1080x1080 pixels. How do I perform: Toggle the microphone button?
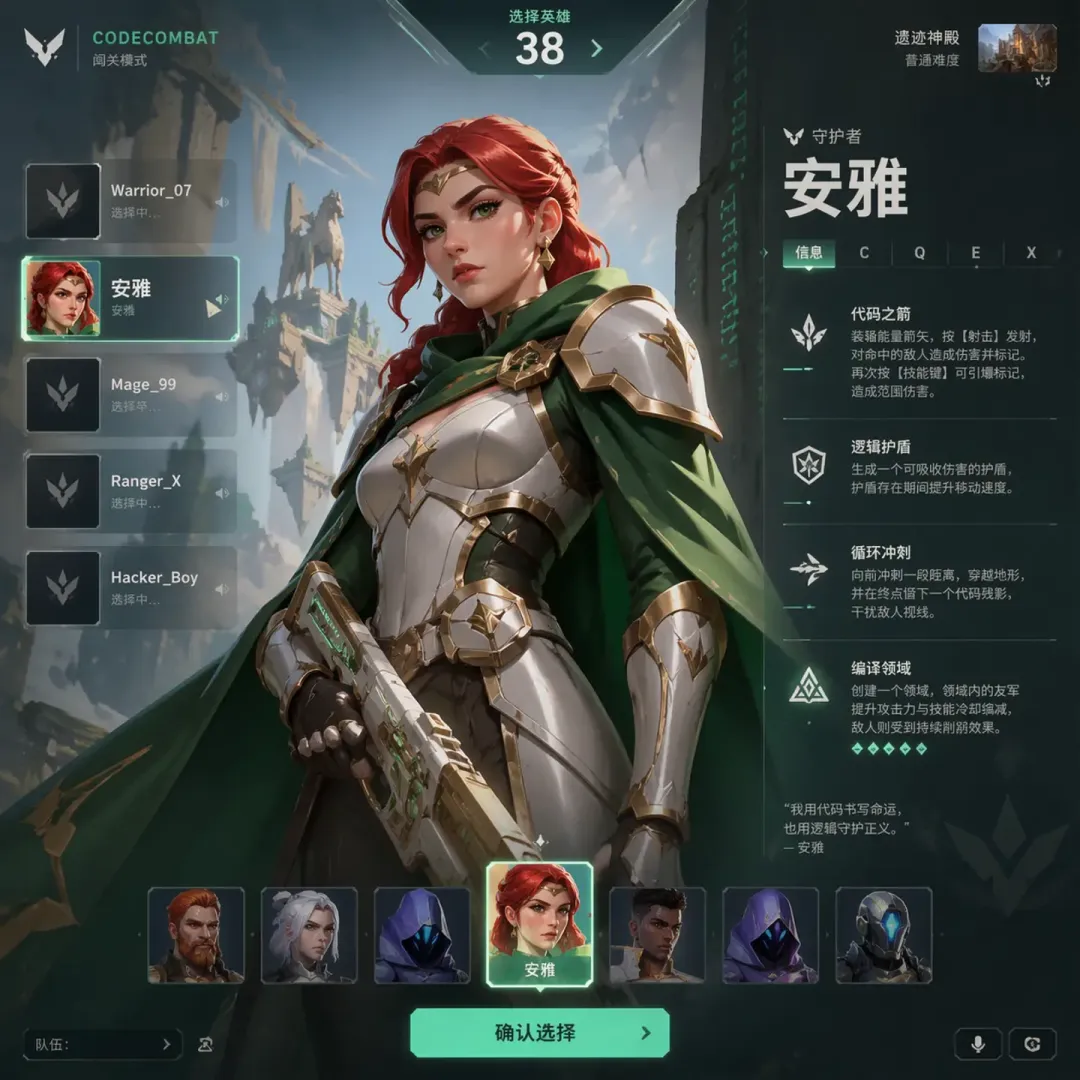tap(978, 1044)
